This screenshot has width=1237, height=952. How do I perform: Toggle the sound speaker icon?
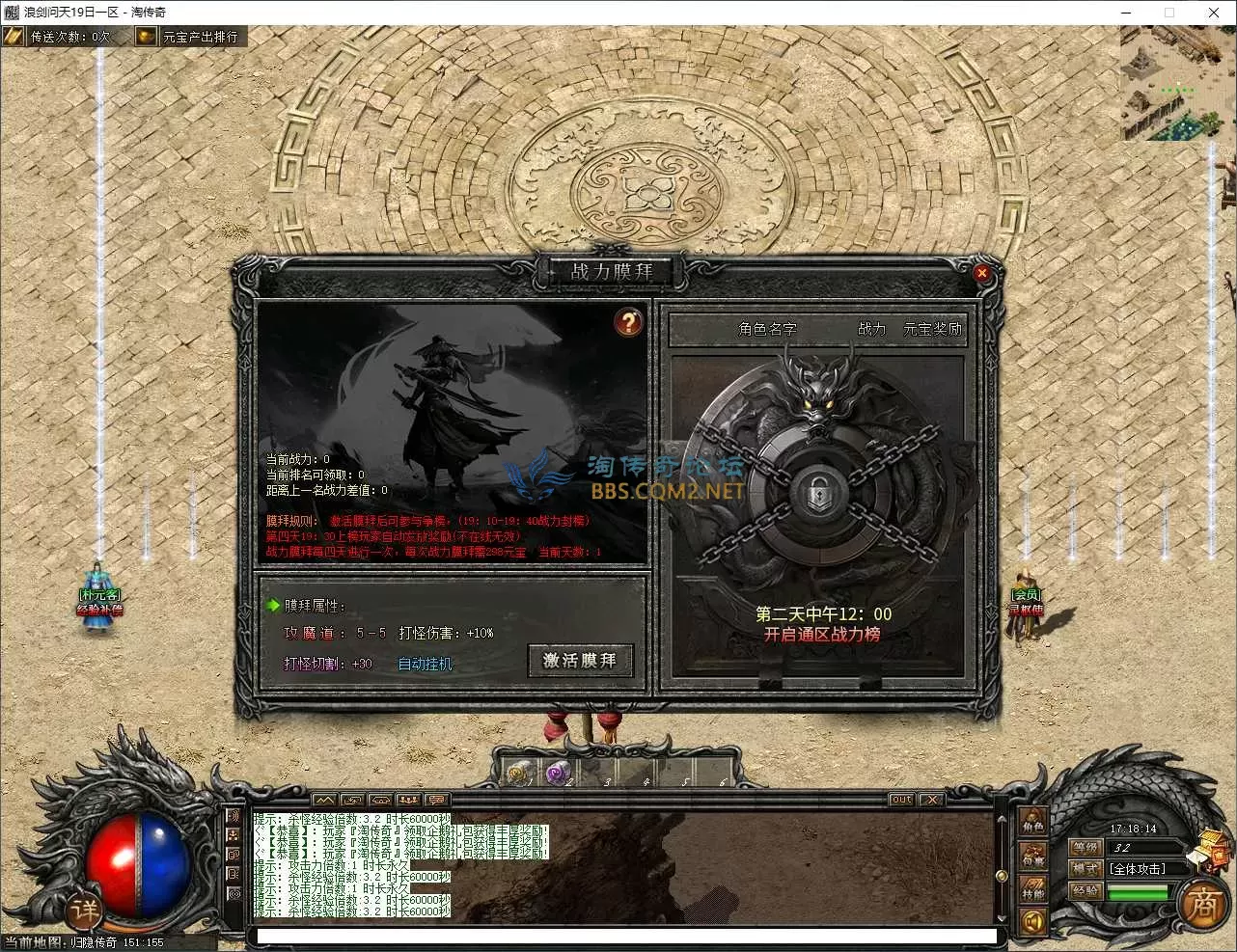pyautogui.click(x=1033, y=922)
